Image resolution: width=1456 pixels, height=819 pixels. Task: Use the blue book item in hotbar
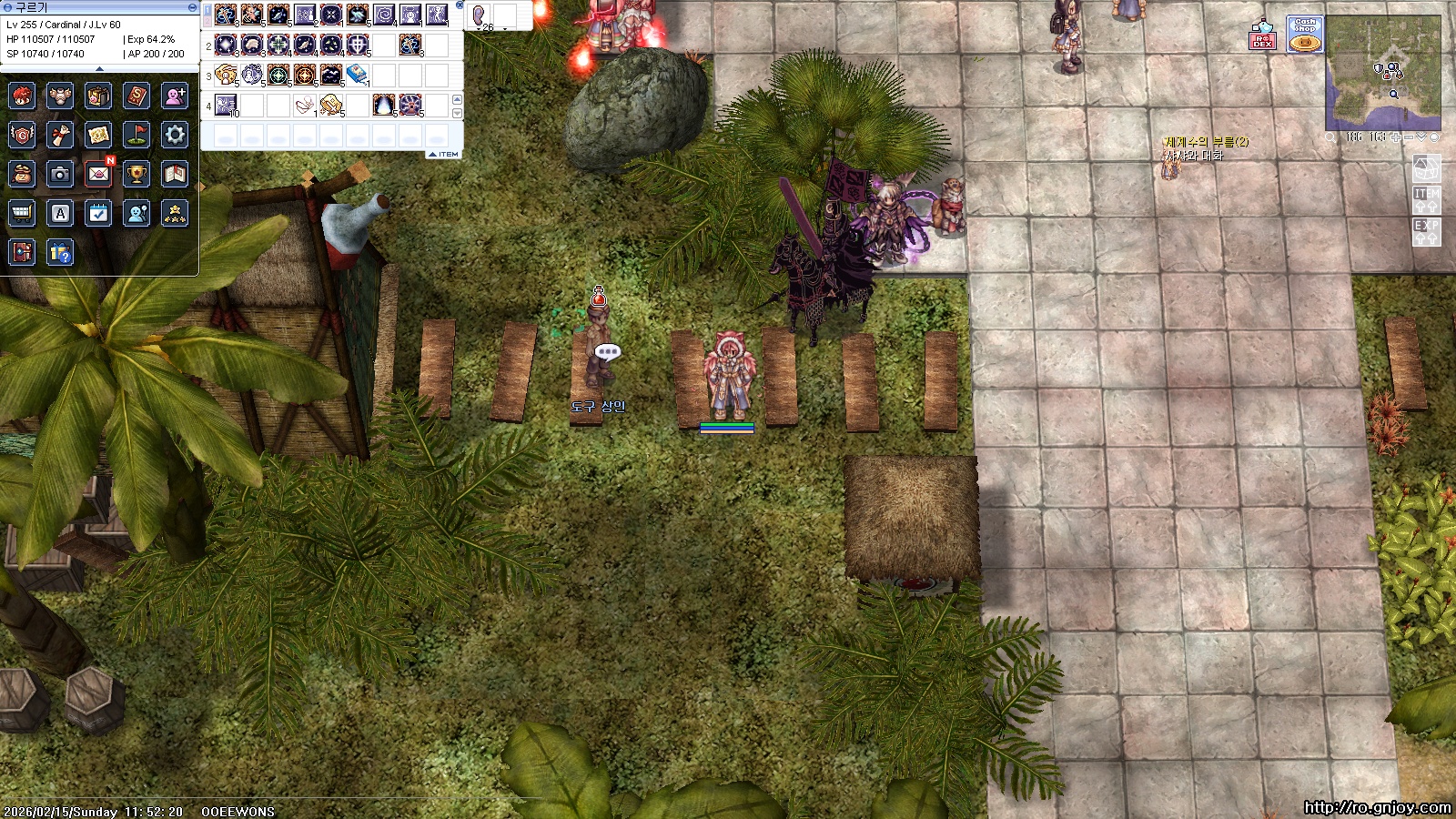(358, 74)
